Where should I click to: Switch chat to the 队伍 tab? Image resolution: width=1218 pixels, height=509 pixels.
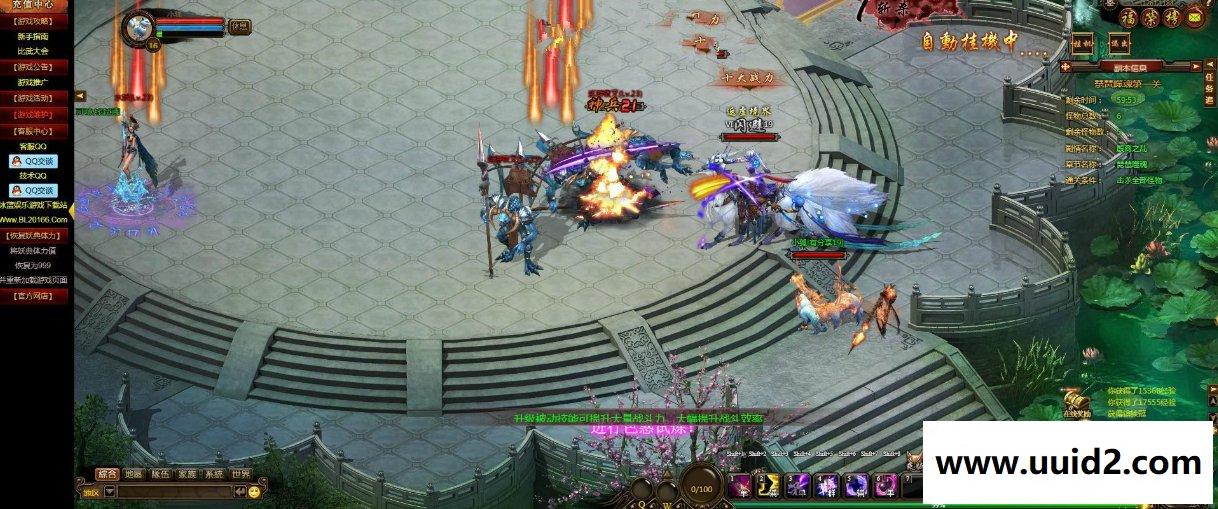(160, 474)
